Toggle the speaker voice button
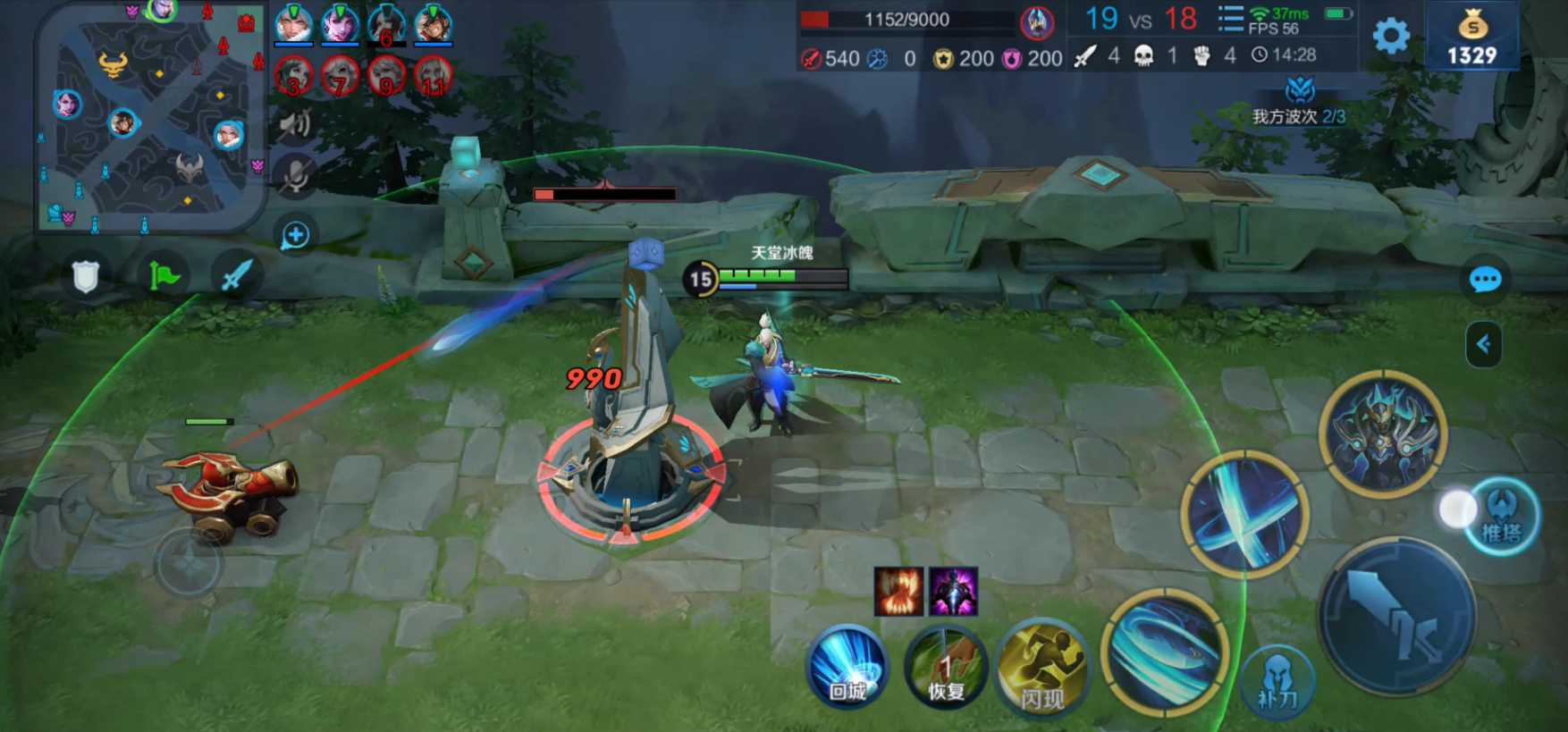The height and width of the screenshot is (732, 1568). click(x=295, y=123)
